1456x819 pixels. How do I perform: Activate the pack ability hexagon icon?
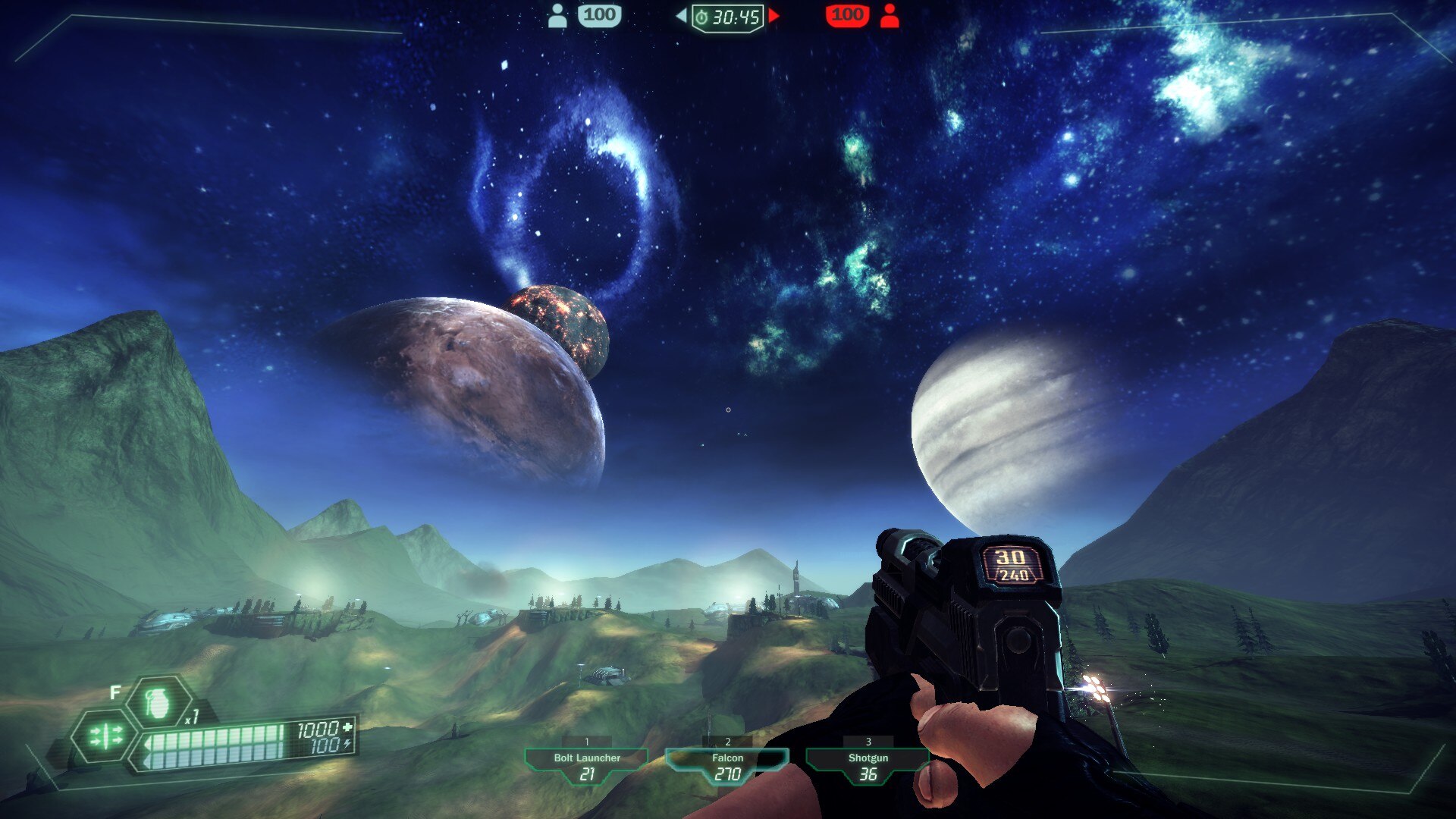(105, 736)
